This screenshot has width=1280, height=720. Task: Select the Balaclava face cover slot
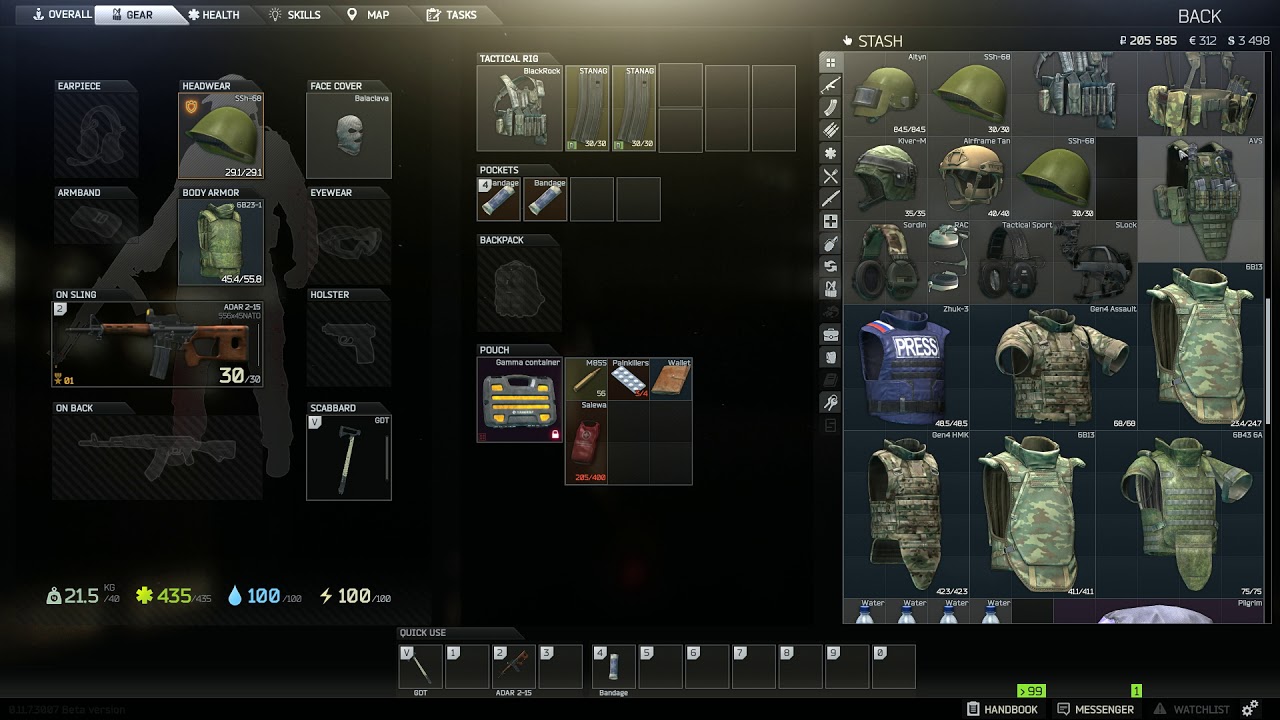(x=348, y=136)
